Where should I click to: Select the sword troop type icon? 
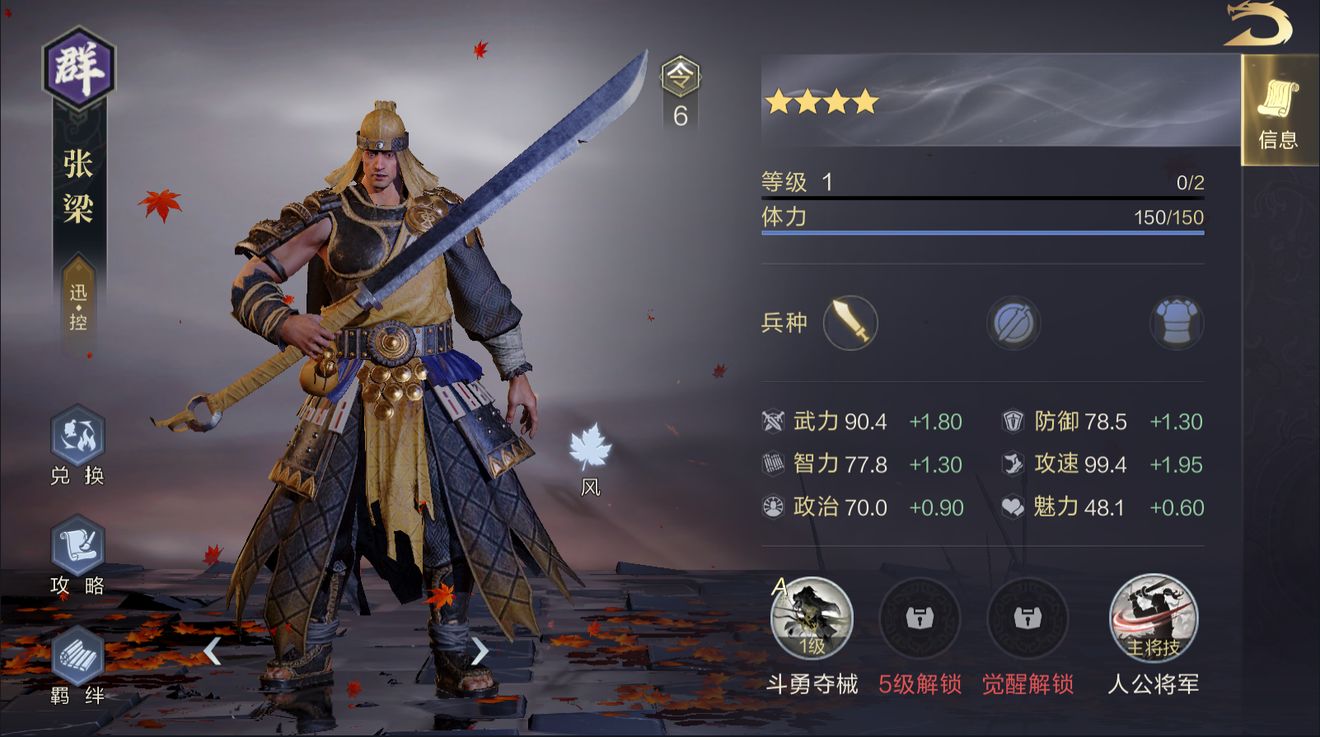[x=850, y=323]
